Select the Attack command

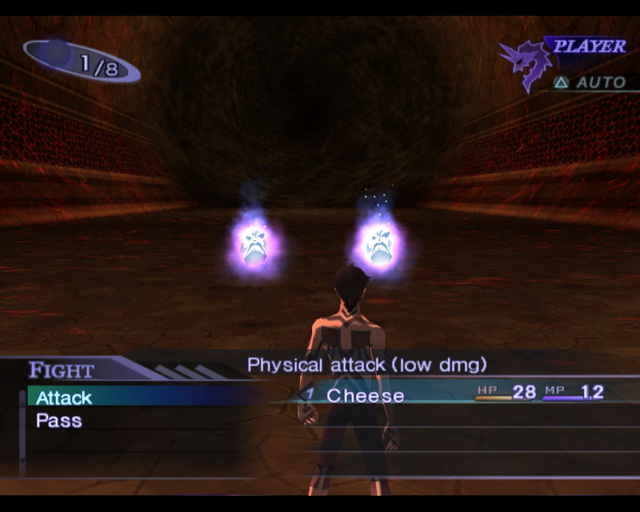[x=65, y=398]
